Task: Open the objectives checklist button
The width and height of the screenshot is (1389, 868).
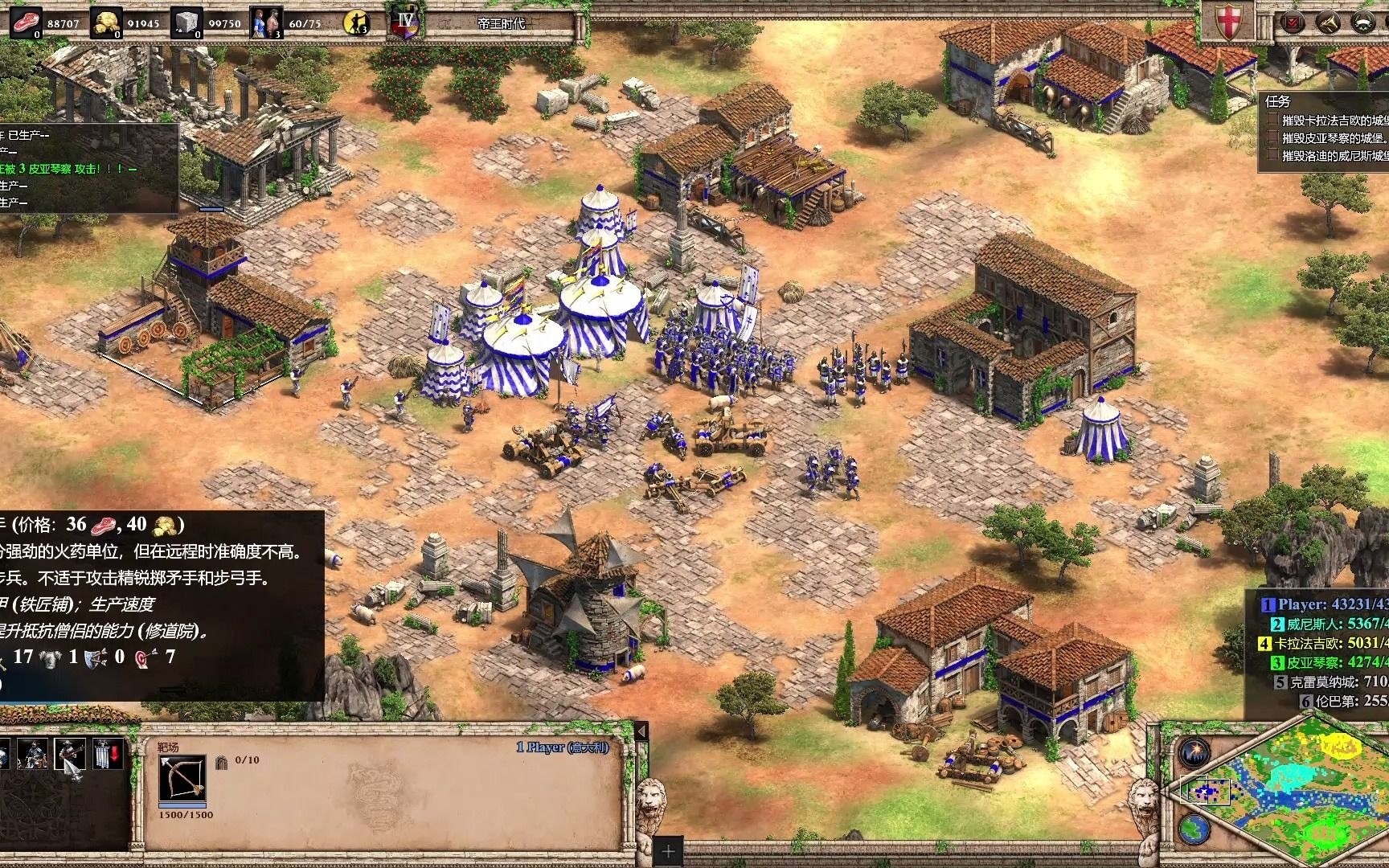Action: click(1293, 22)
